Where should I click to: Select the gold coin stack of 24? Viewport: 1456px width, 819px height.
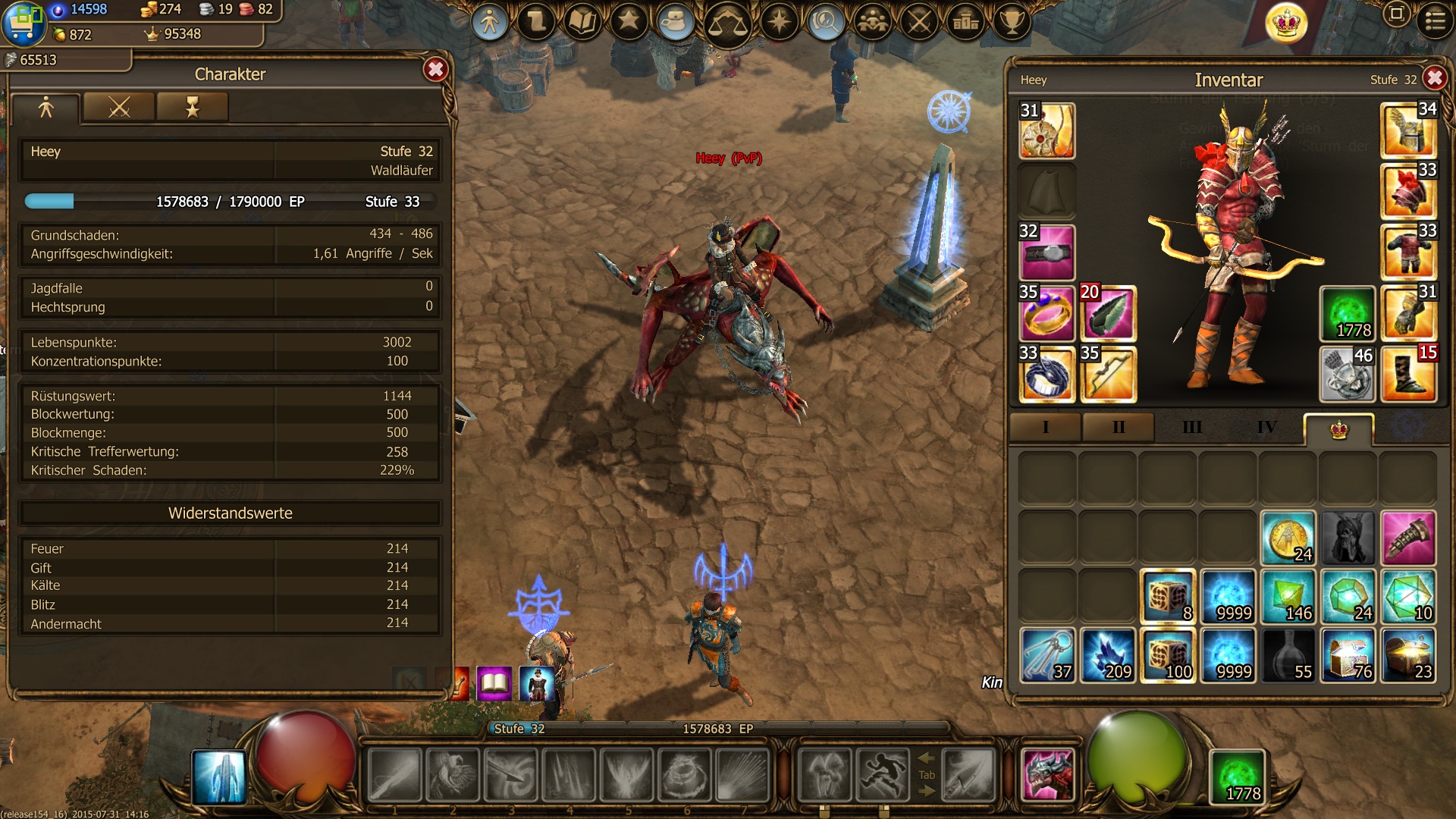pyautogui.click(x=1288, y=538)
